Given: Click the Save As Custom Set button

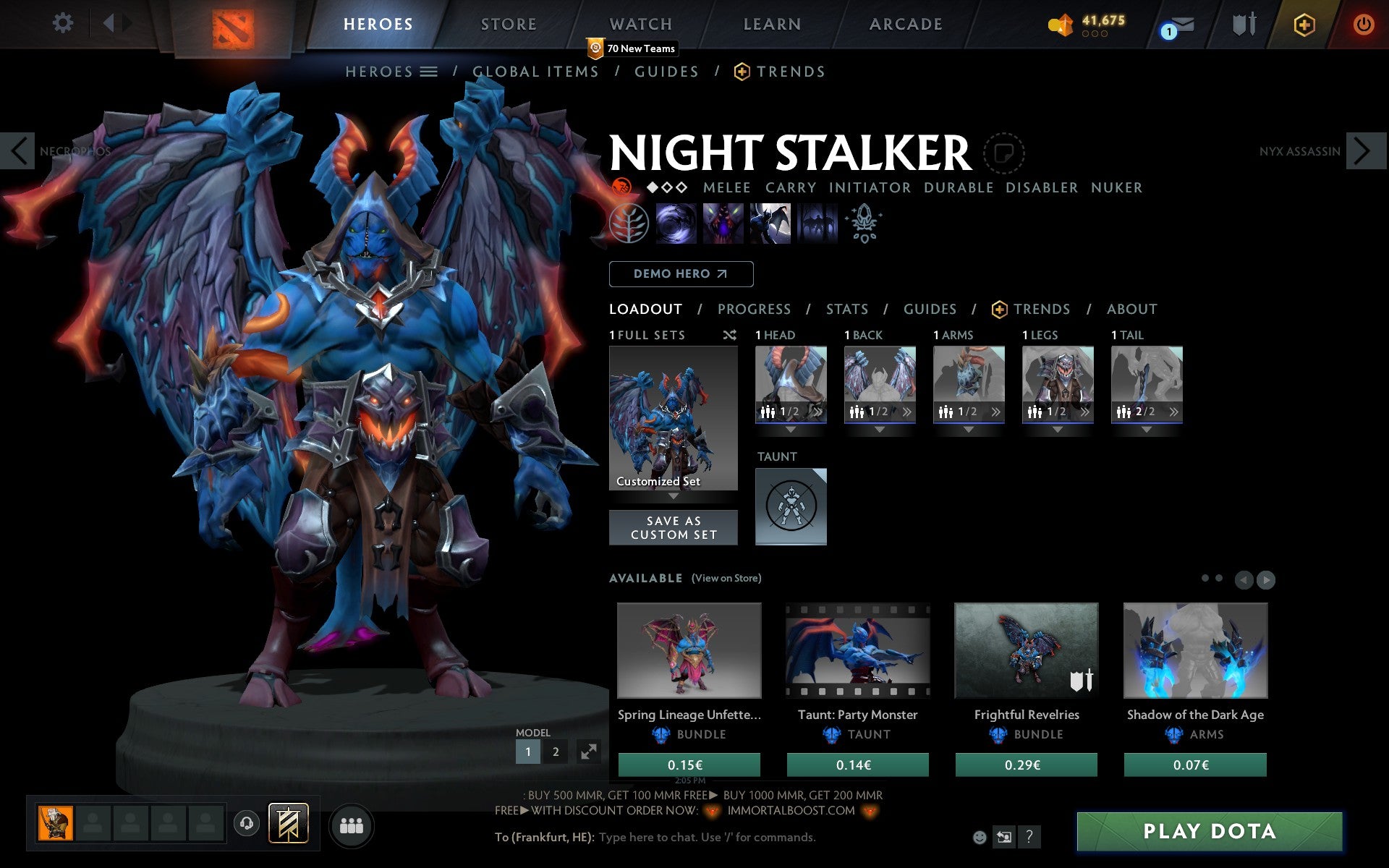Looking at the screenshot, I should (x=674, y=527).
